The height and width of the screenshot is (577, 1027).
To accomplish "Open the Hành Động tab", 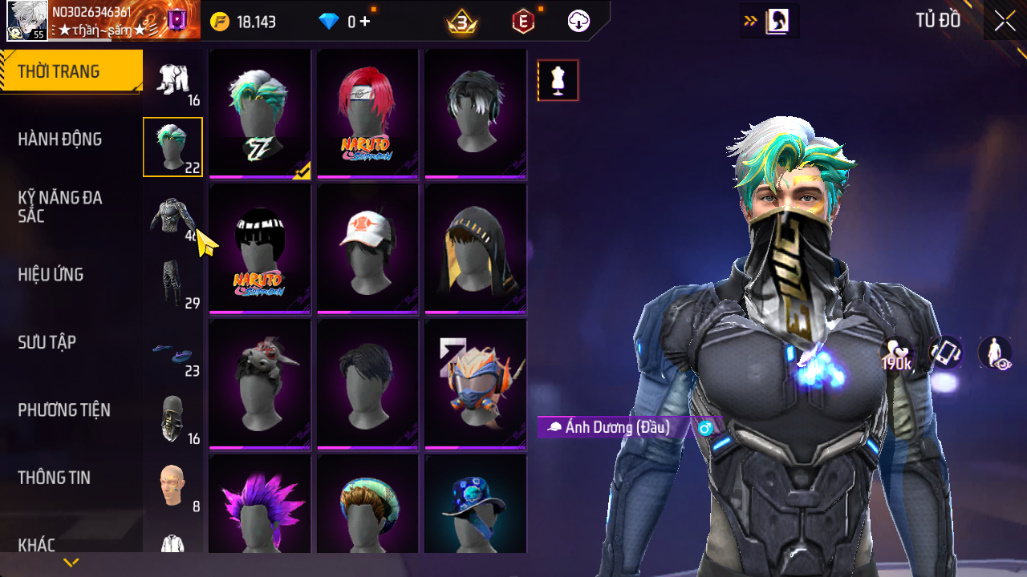I will (x=60, y=139).
